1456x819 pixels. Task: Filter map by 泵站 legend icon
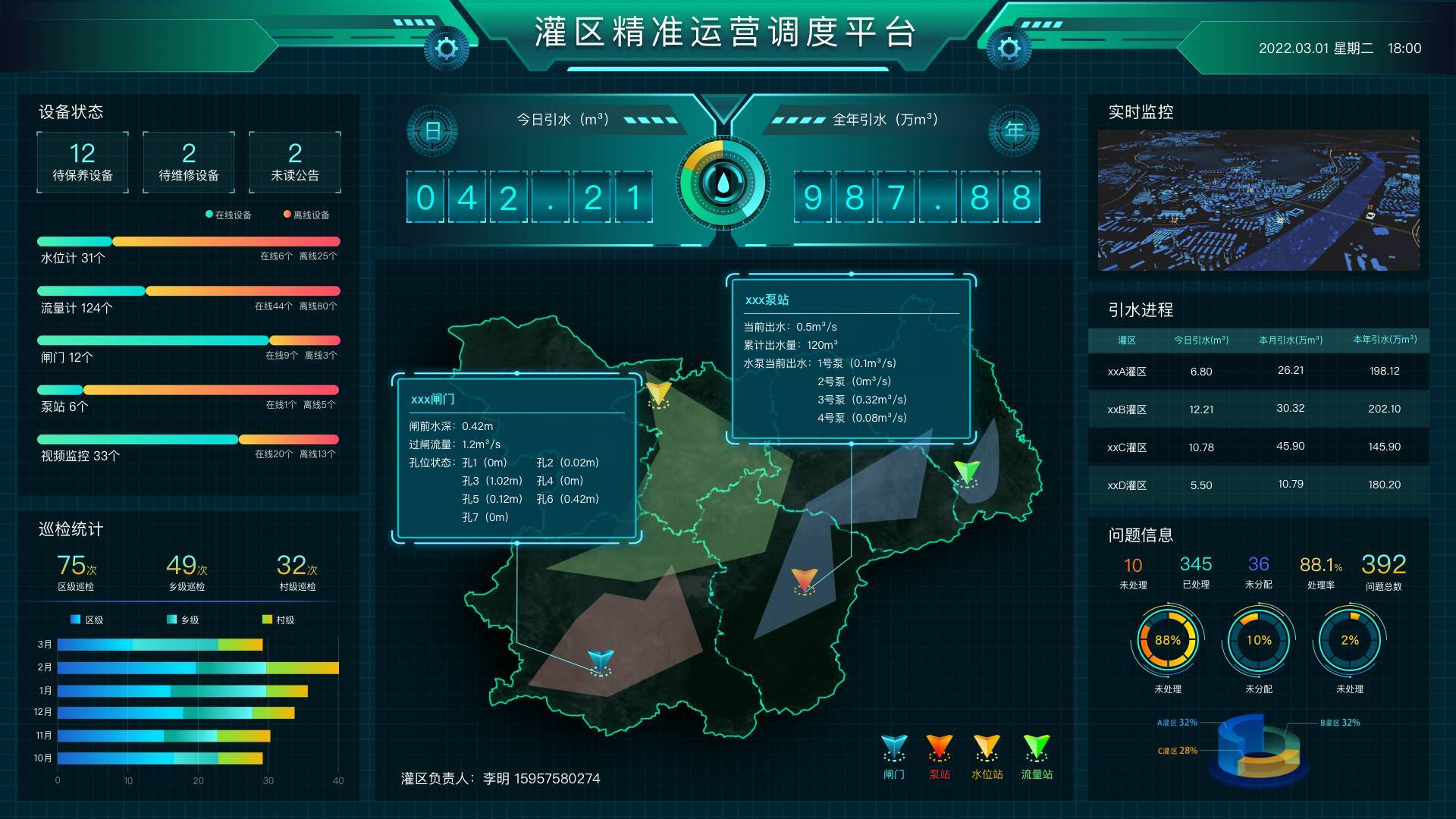[x=940, y=756]
